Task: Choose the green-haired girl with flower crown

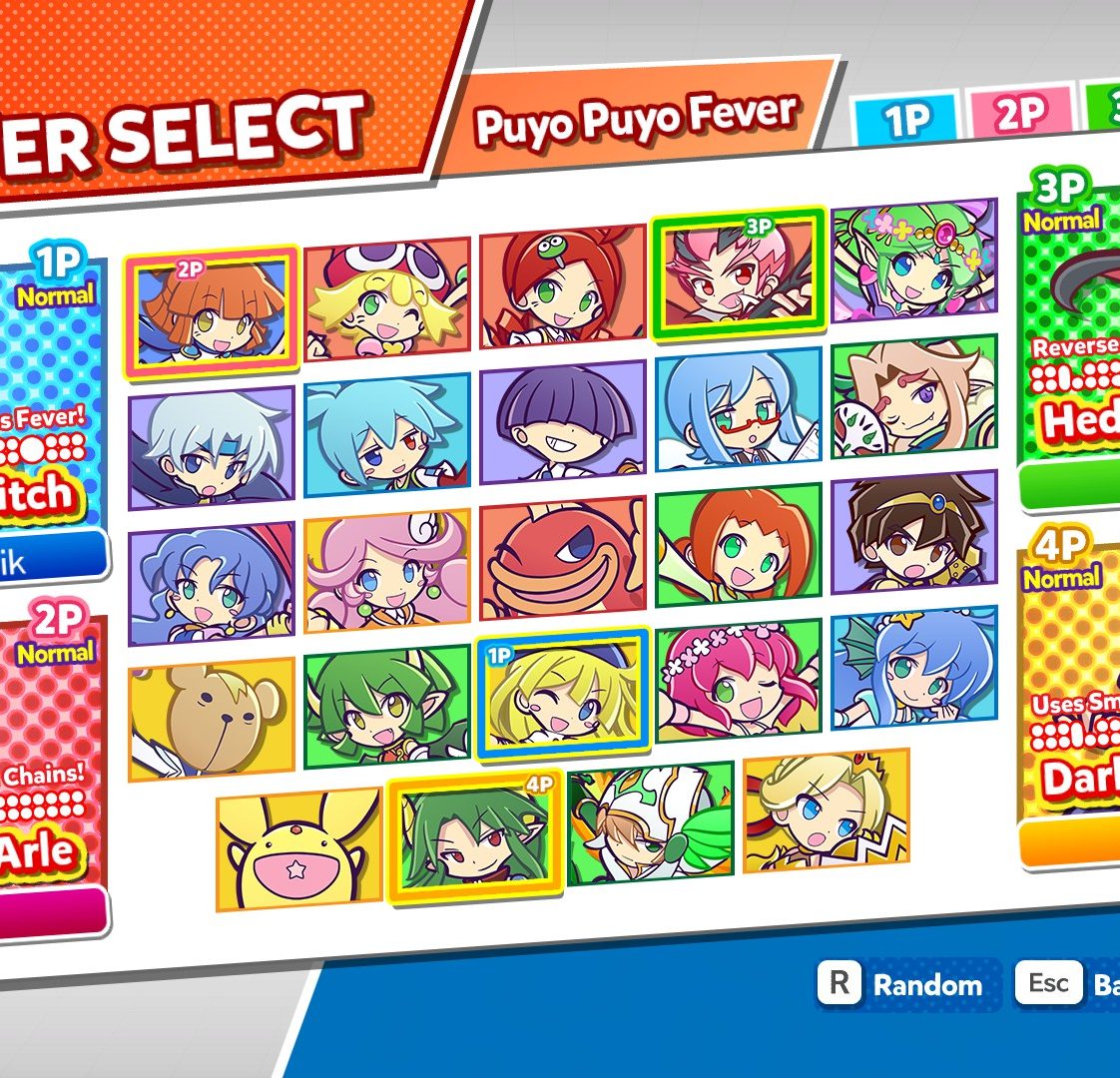Action: pos(913,262)
